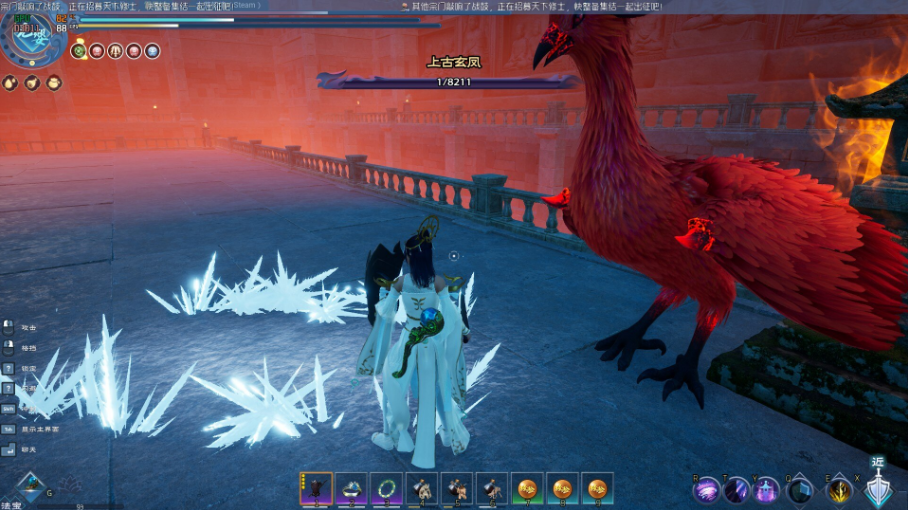Viewport: 908px width, 510px height.
Task: Choose the silver ring item in hotbar slot 2
Action: tap(351, 489)
